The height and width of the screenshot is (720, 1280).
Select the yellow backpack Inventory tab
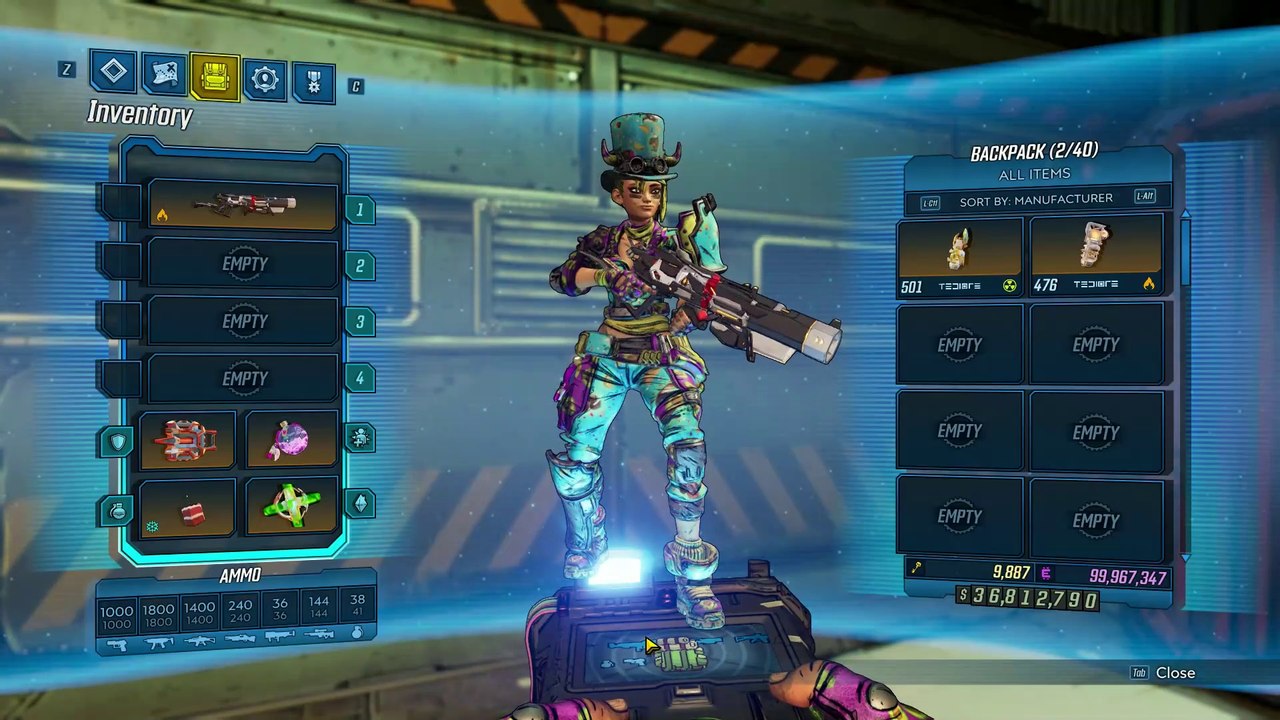[214, 77]
